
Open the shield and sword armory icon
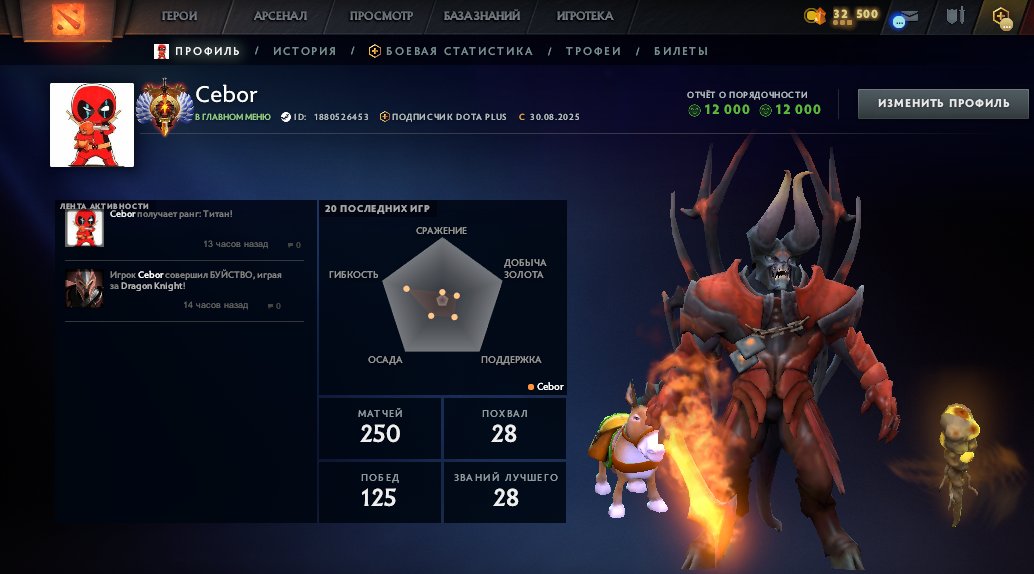tap(955, 16)
